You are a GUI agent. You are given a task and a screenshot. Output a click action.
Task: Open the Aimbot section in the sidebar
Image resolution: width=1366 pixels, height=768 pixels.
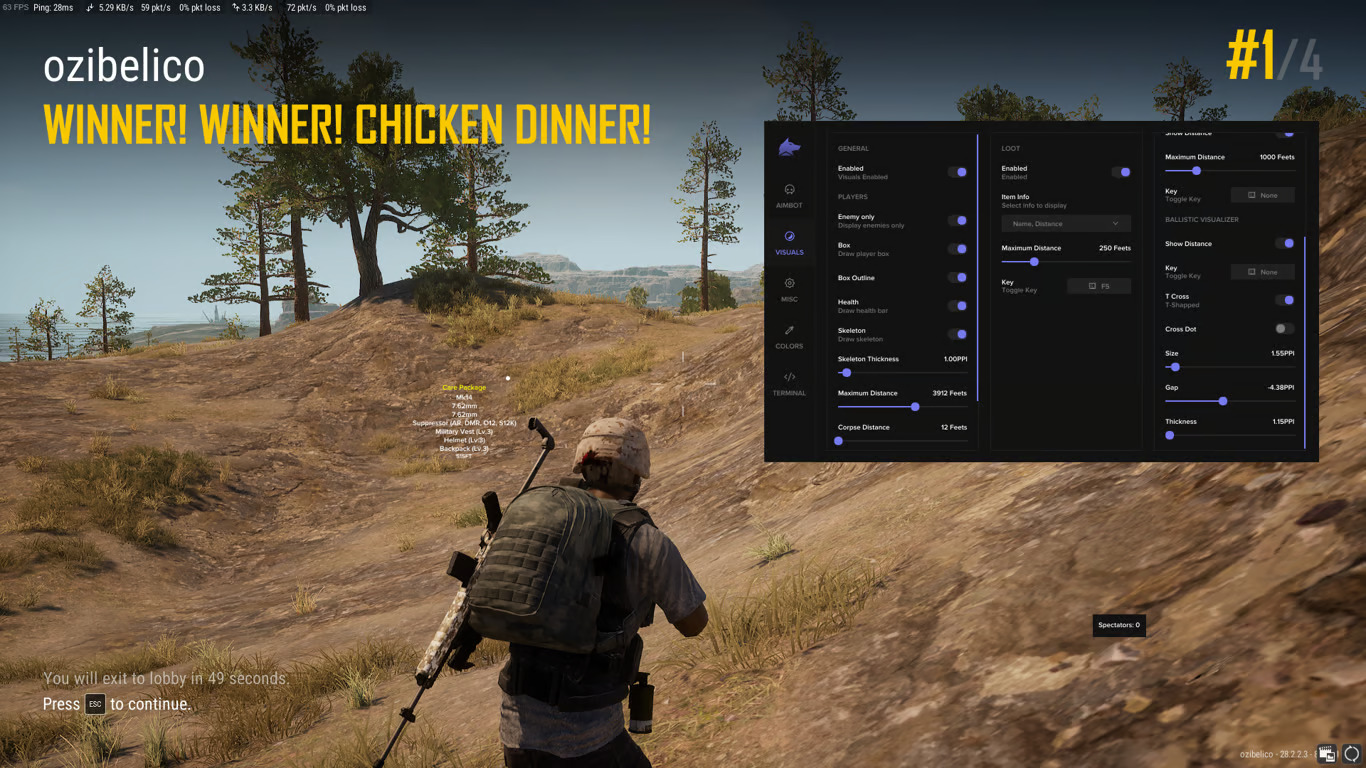click(789, 195)
